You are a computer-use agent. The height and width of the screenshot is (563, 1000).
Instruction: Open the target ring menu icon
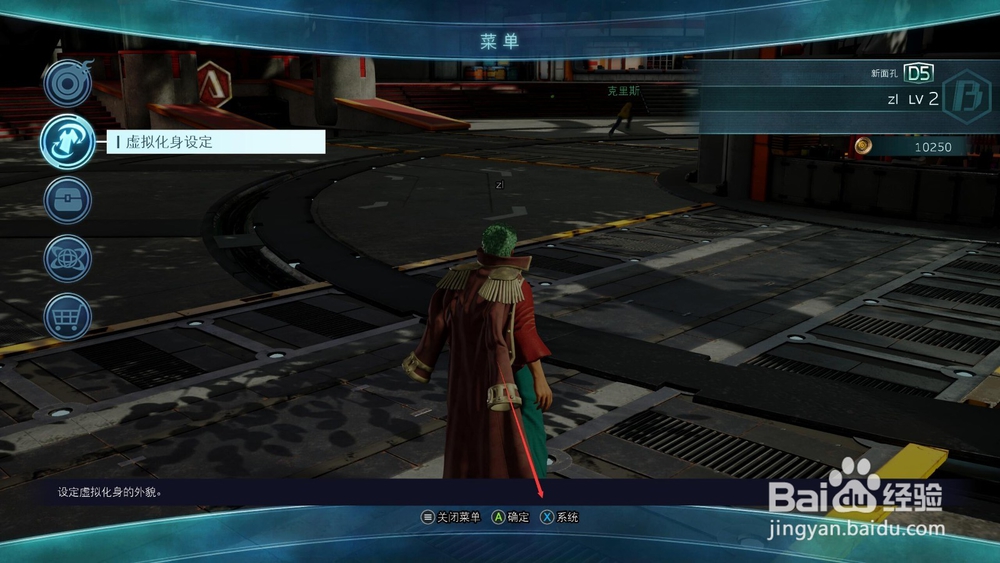[67, 83]
